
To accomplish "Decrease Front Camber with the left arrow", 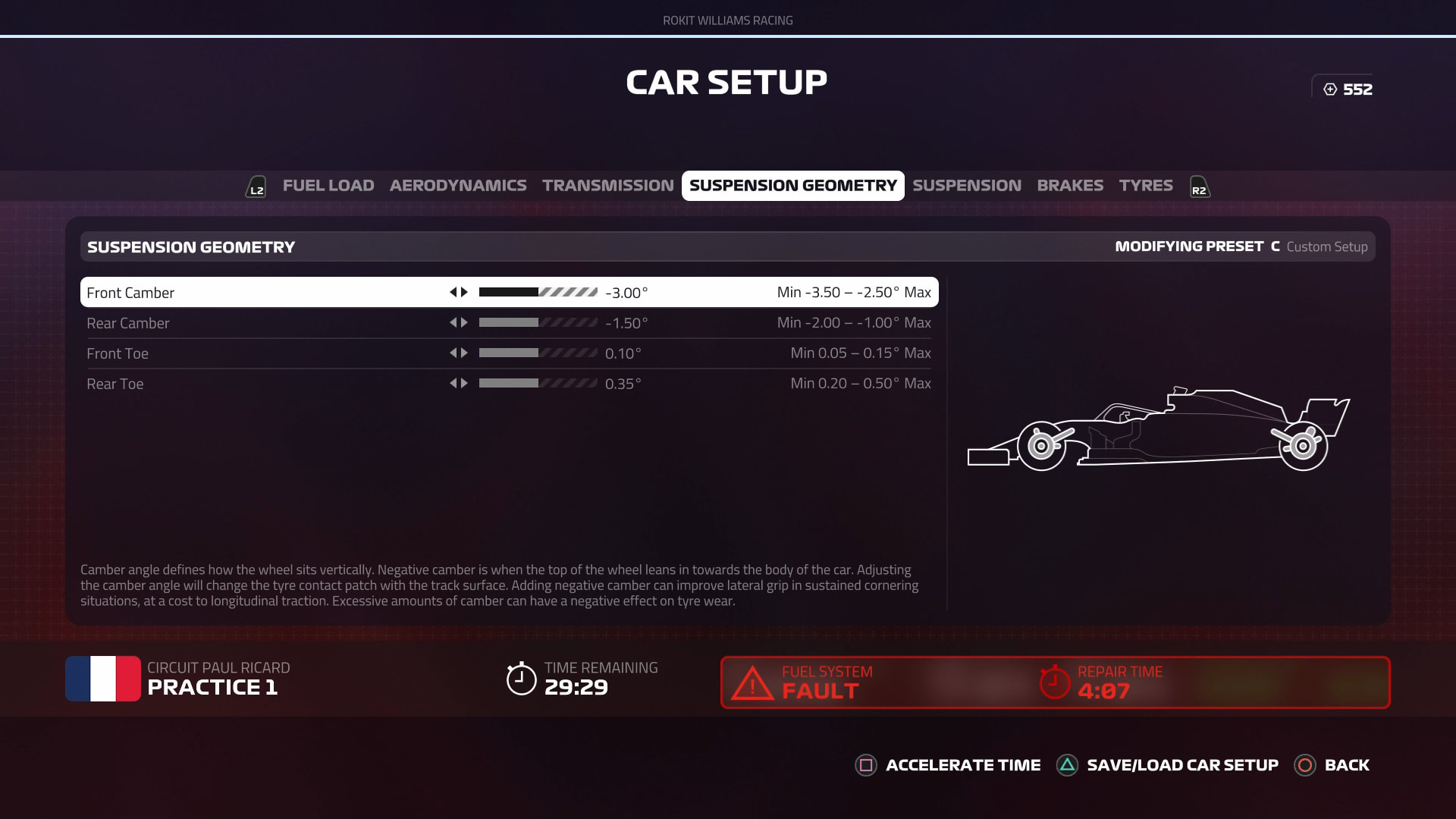I will (453, 292).
